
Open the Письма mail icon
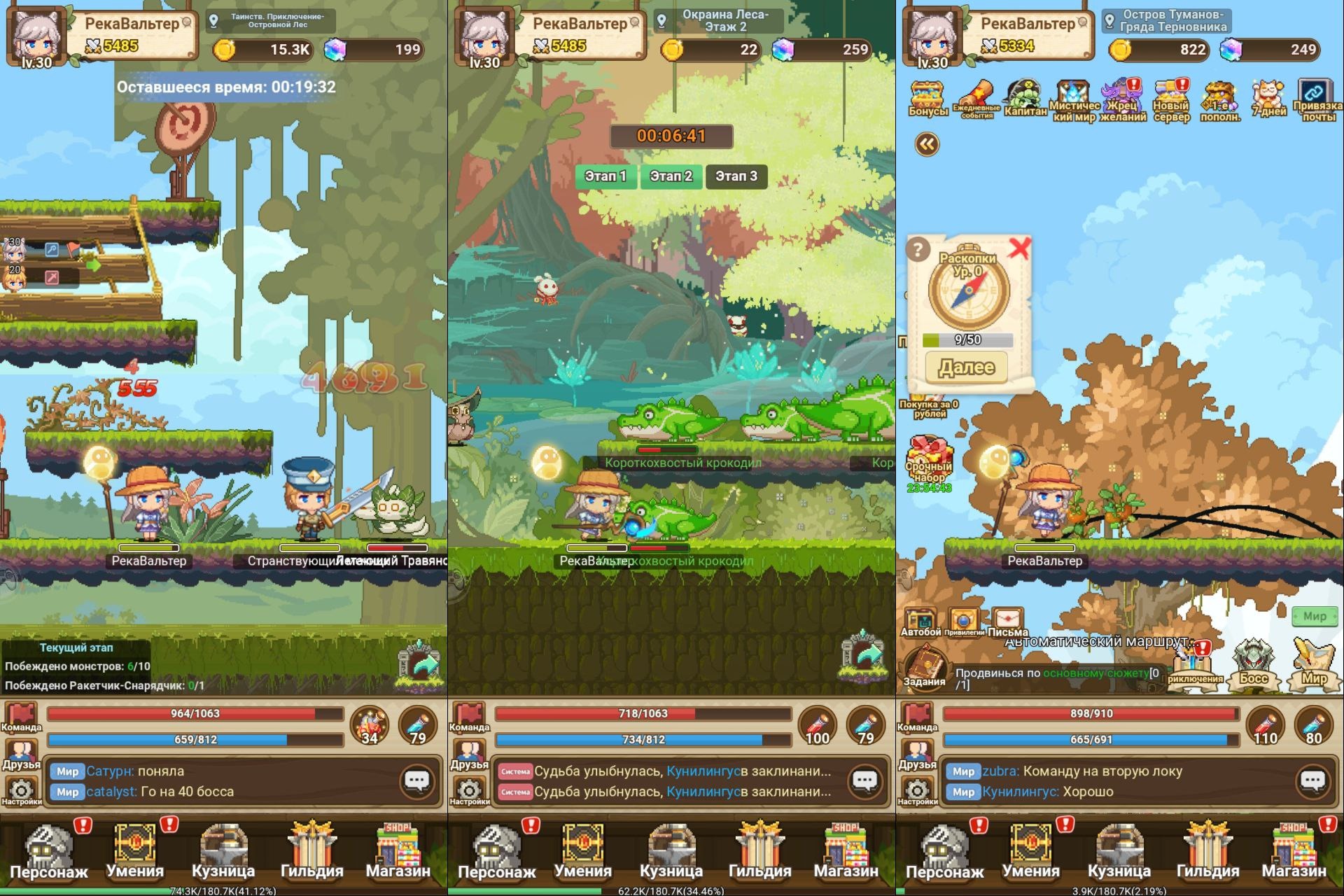coord(1007,622)
